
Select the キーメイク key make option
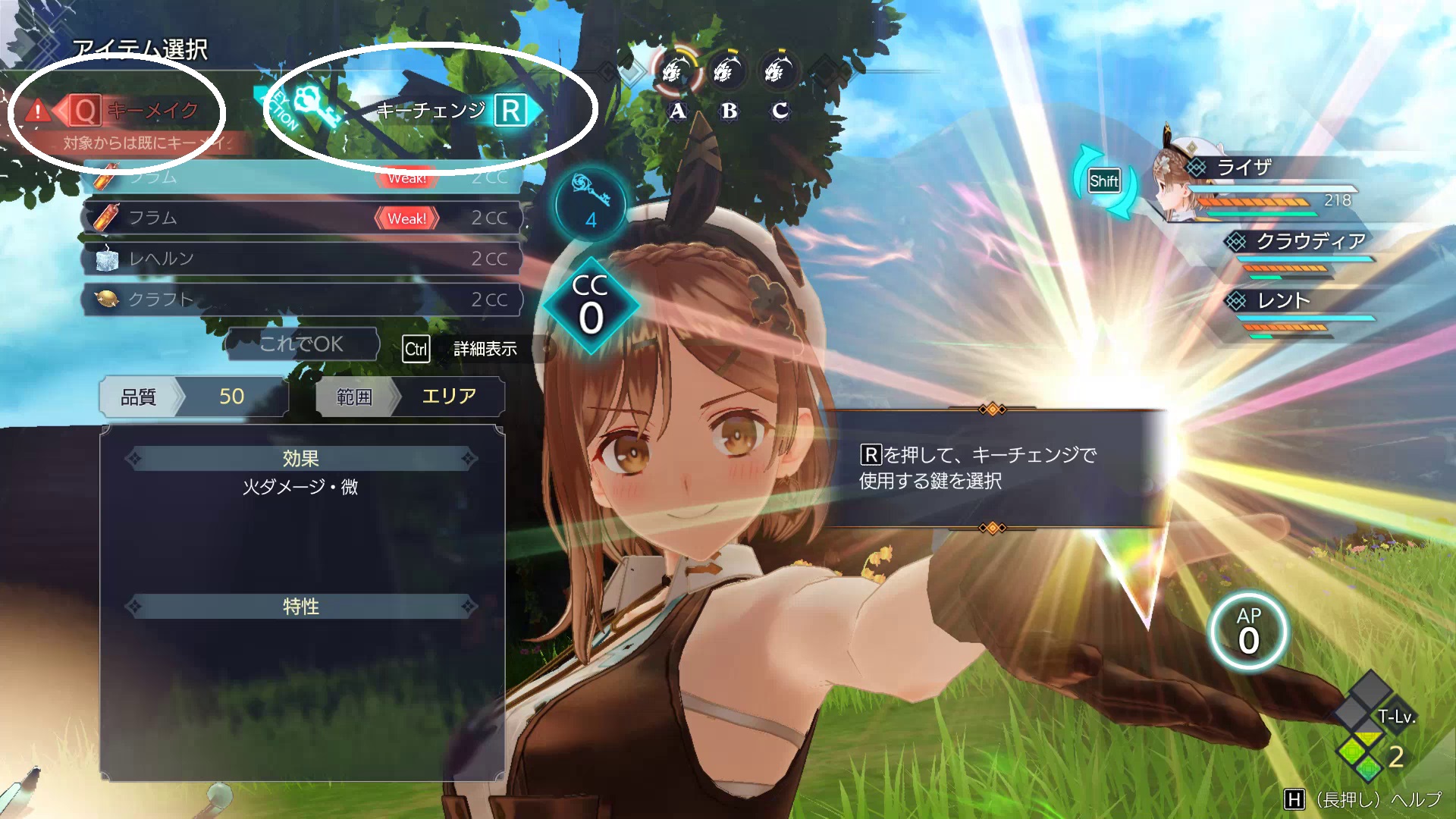click(x=136, y=111)
